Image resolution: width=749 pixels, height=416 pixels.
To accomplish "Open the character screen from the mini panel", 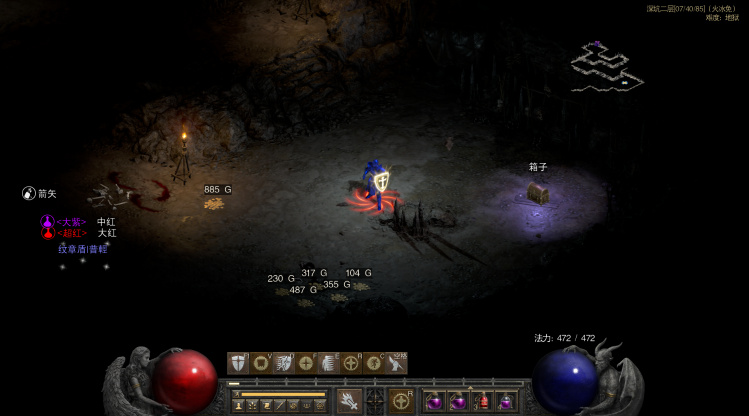I will (239, 405).
